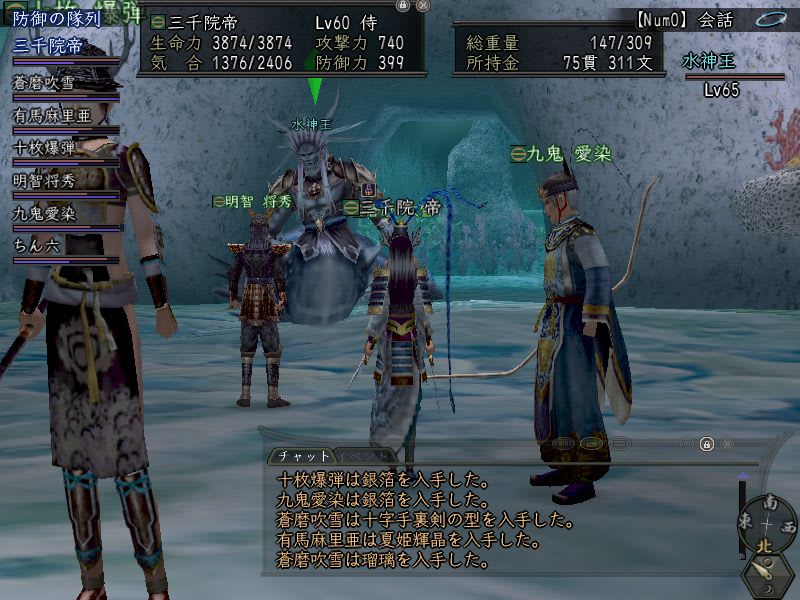
Task: Close the character status panel
Action: coord(423,5)
